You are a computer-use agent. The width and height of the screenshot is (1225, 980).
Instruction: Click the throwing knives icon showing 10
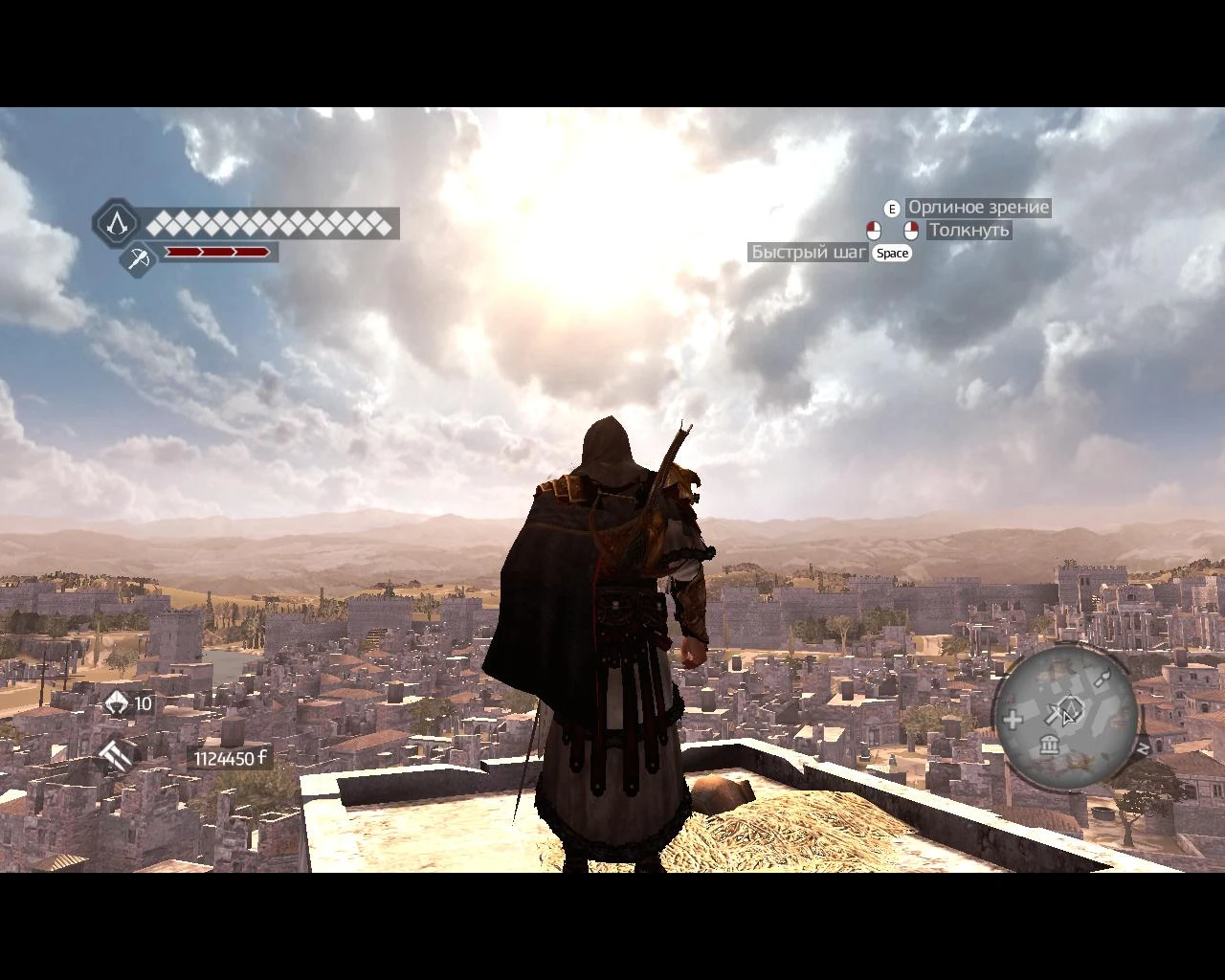(117, 703)
